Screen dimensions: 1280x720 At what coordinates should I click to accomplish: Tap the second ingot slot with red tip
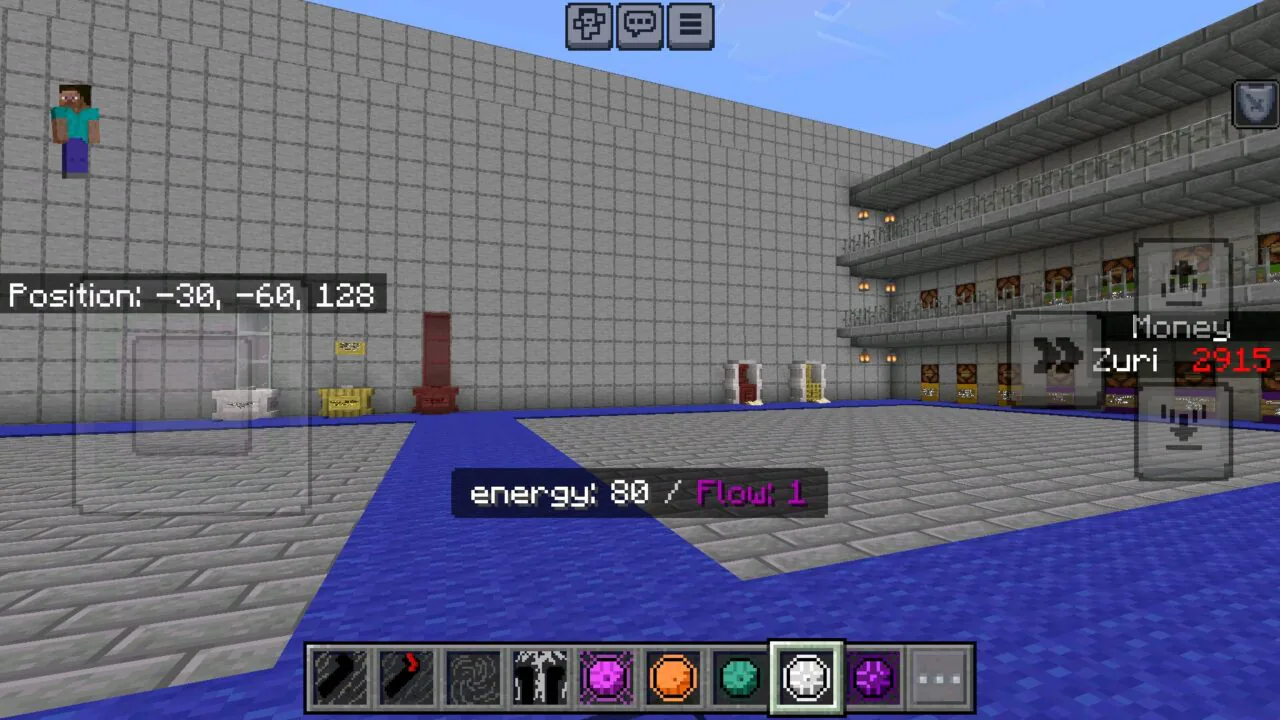(x=406, y=677)
